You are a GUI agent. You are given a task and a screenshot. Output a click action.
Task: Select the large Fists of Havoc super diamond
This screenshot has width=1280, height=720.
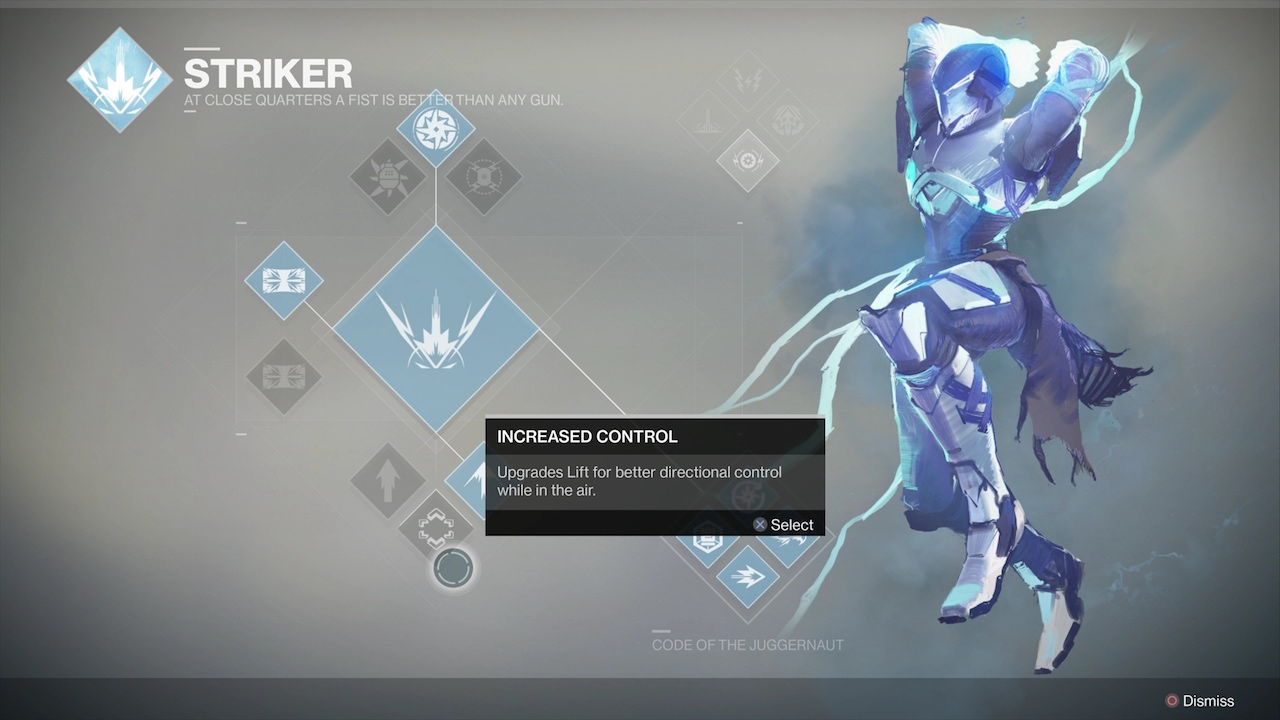point(435,328)
